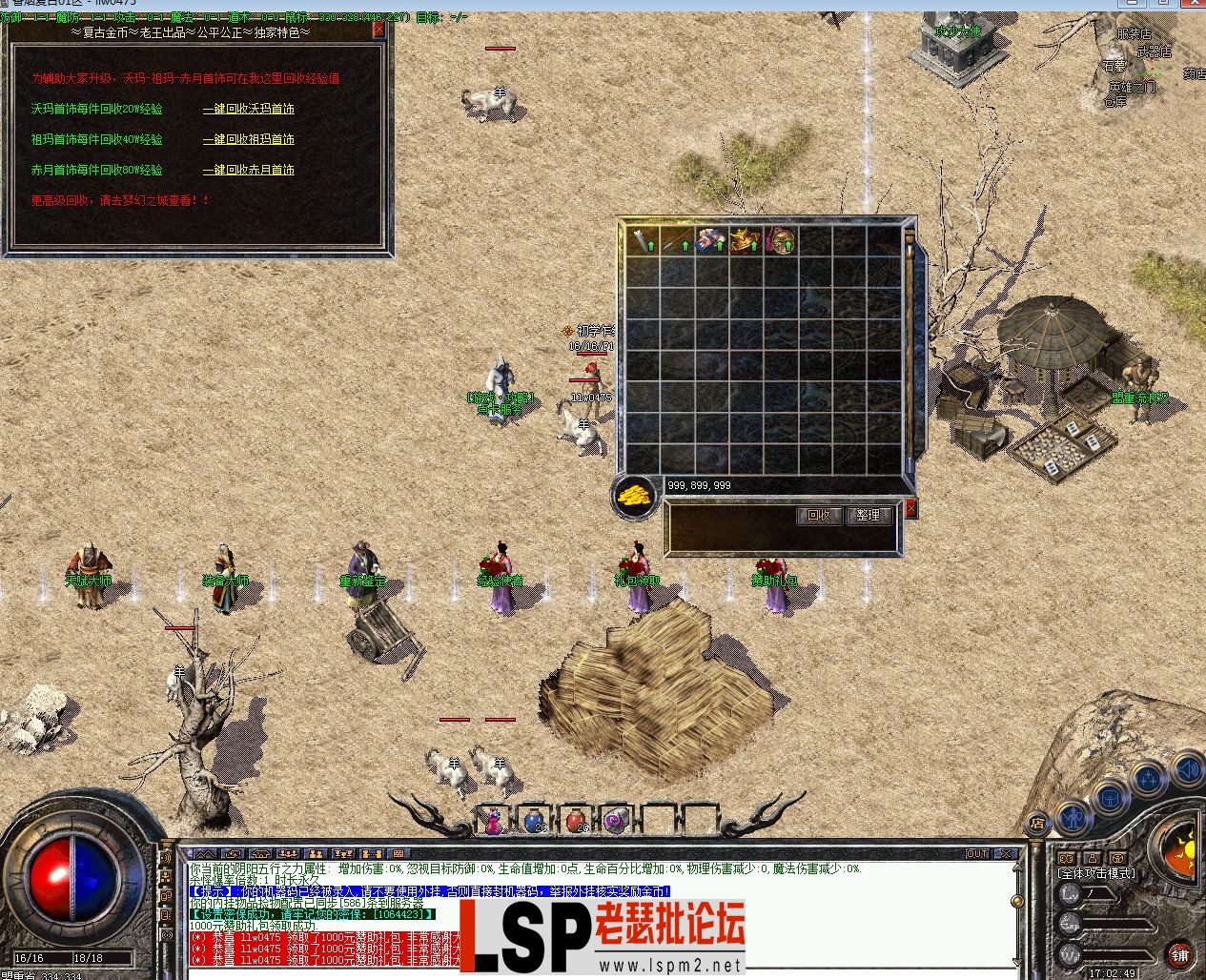1206x980 pixels.
Task: Close the inventory bag window
Action: (x=910, y=509)
